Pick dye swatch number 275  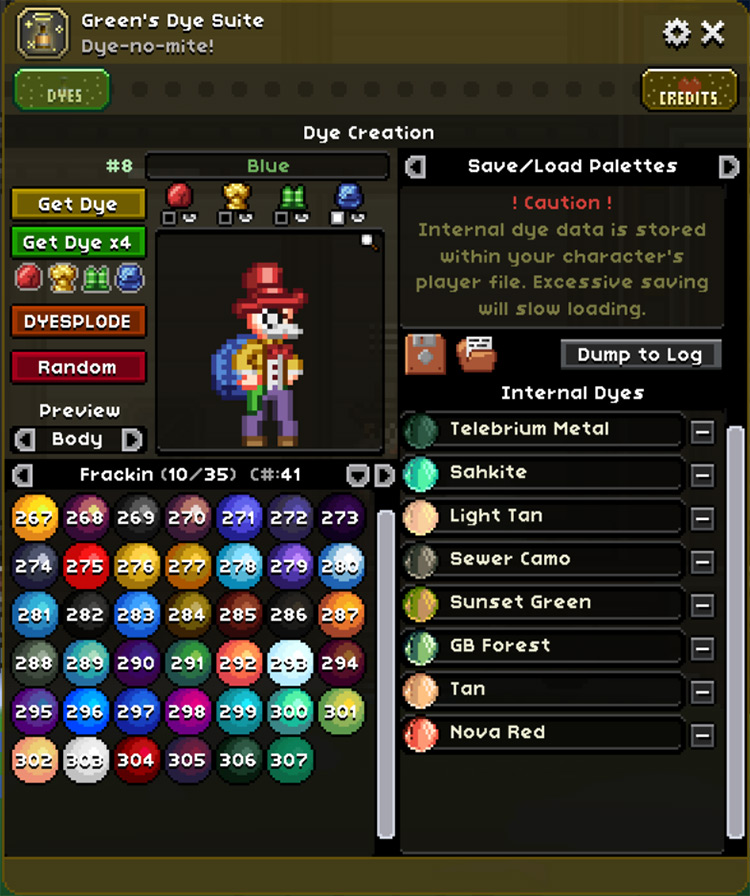click(85, 566)
